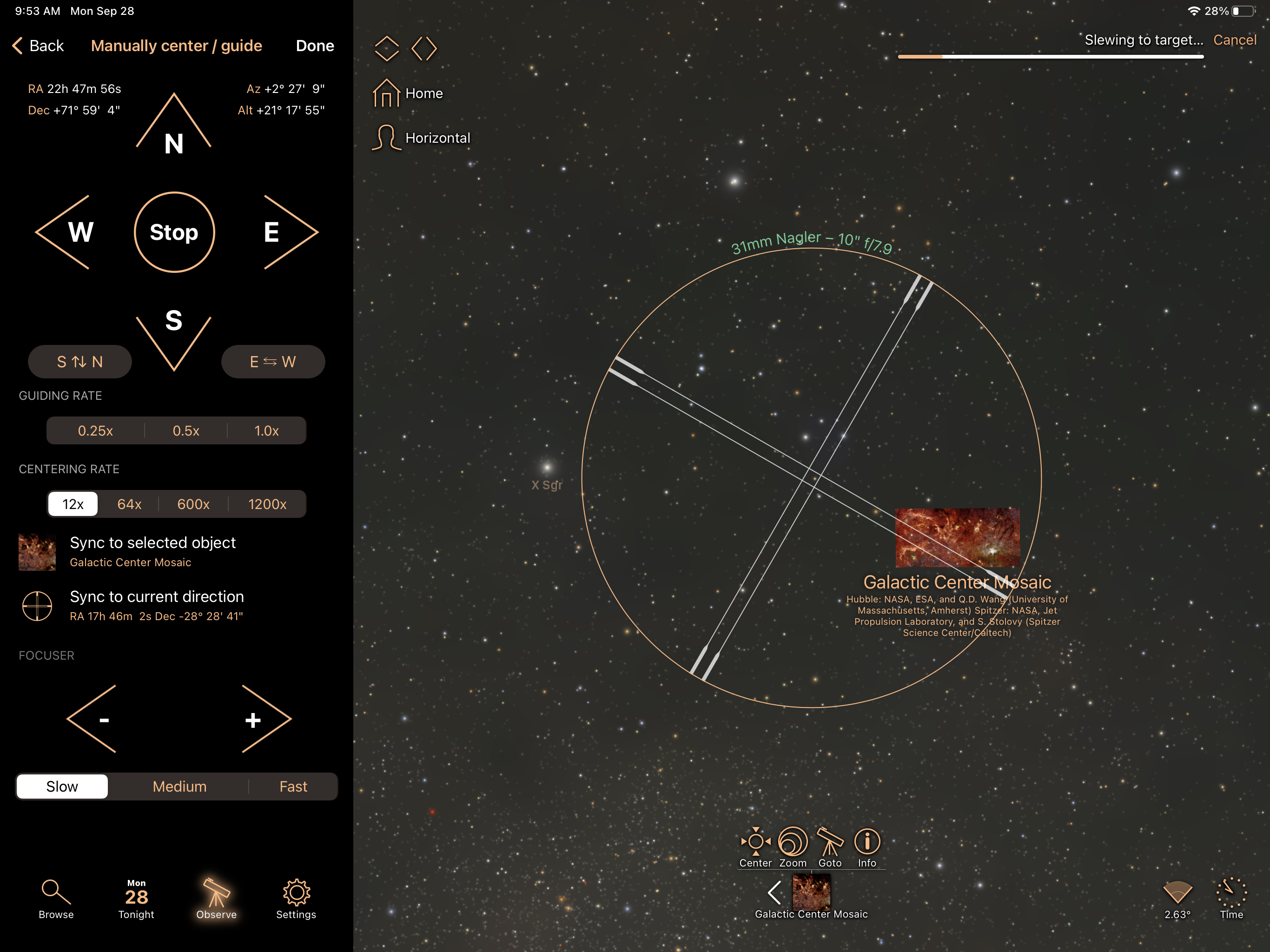Move the telescope west
1270x952 pixels.
tap(72, 232)
